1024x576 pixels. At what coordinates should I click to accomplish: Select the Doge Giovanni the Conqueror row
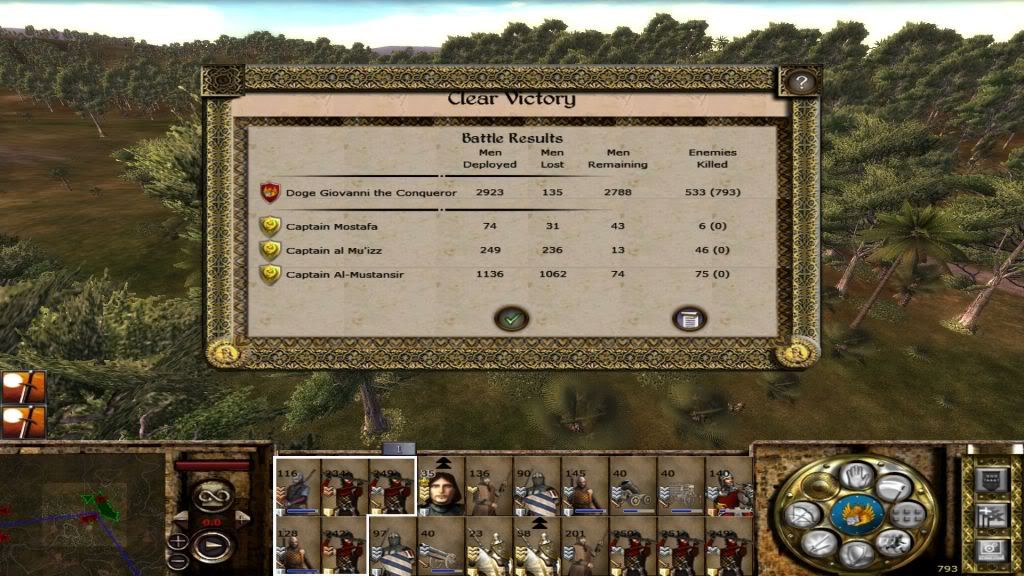(x=370, y=193)
